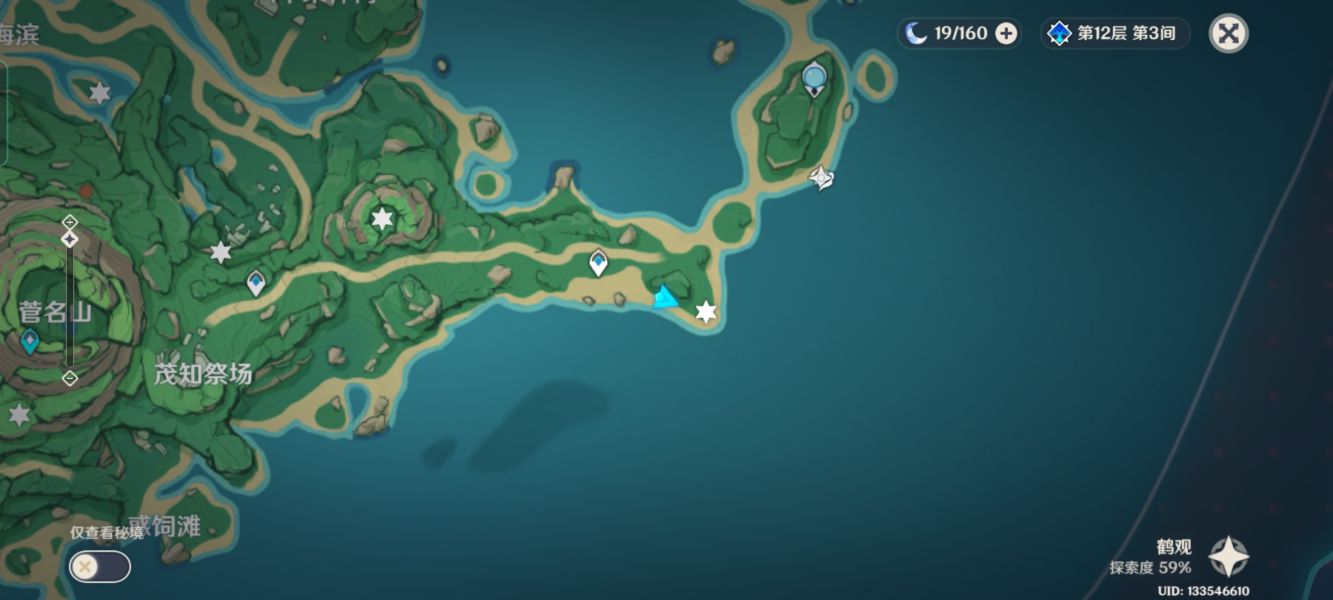Zoom out with the slider's minus button

point(69,378)
